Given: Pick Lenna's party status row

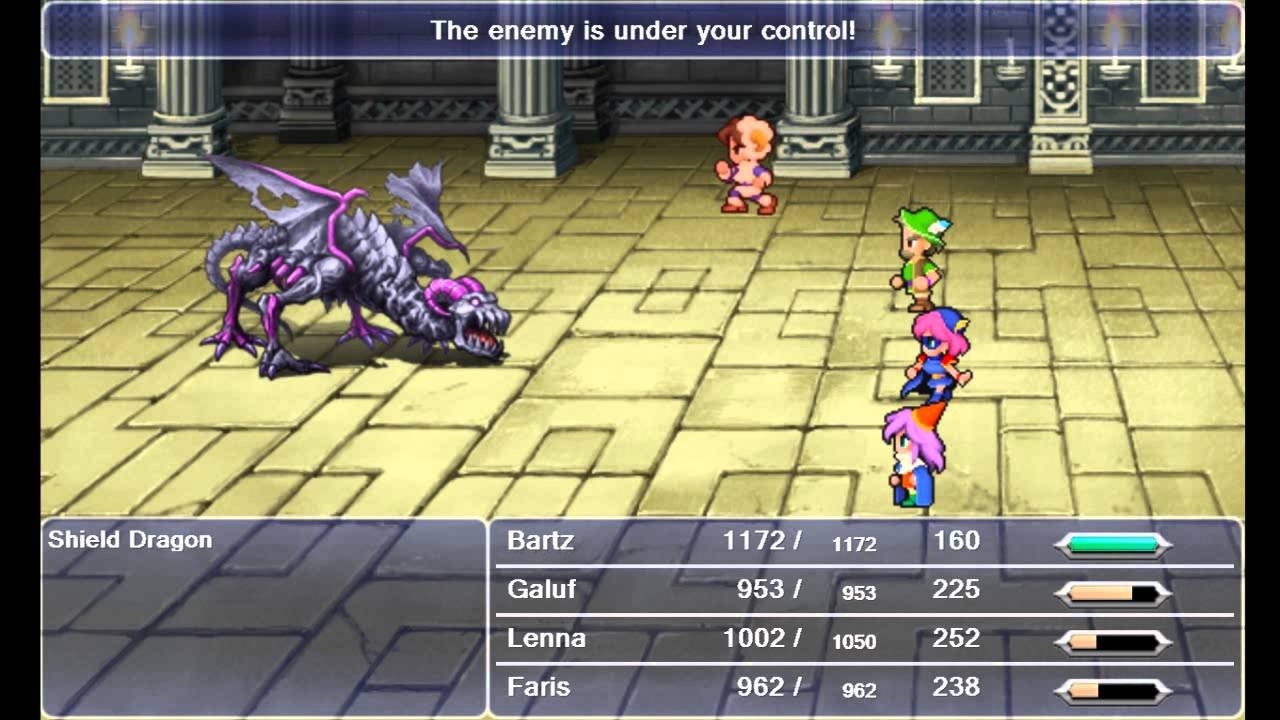Looking at the screenshot, I should [x=546, y=638].
